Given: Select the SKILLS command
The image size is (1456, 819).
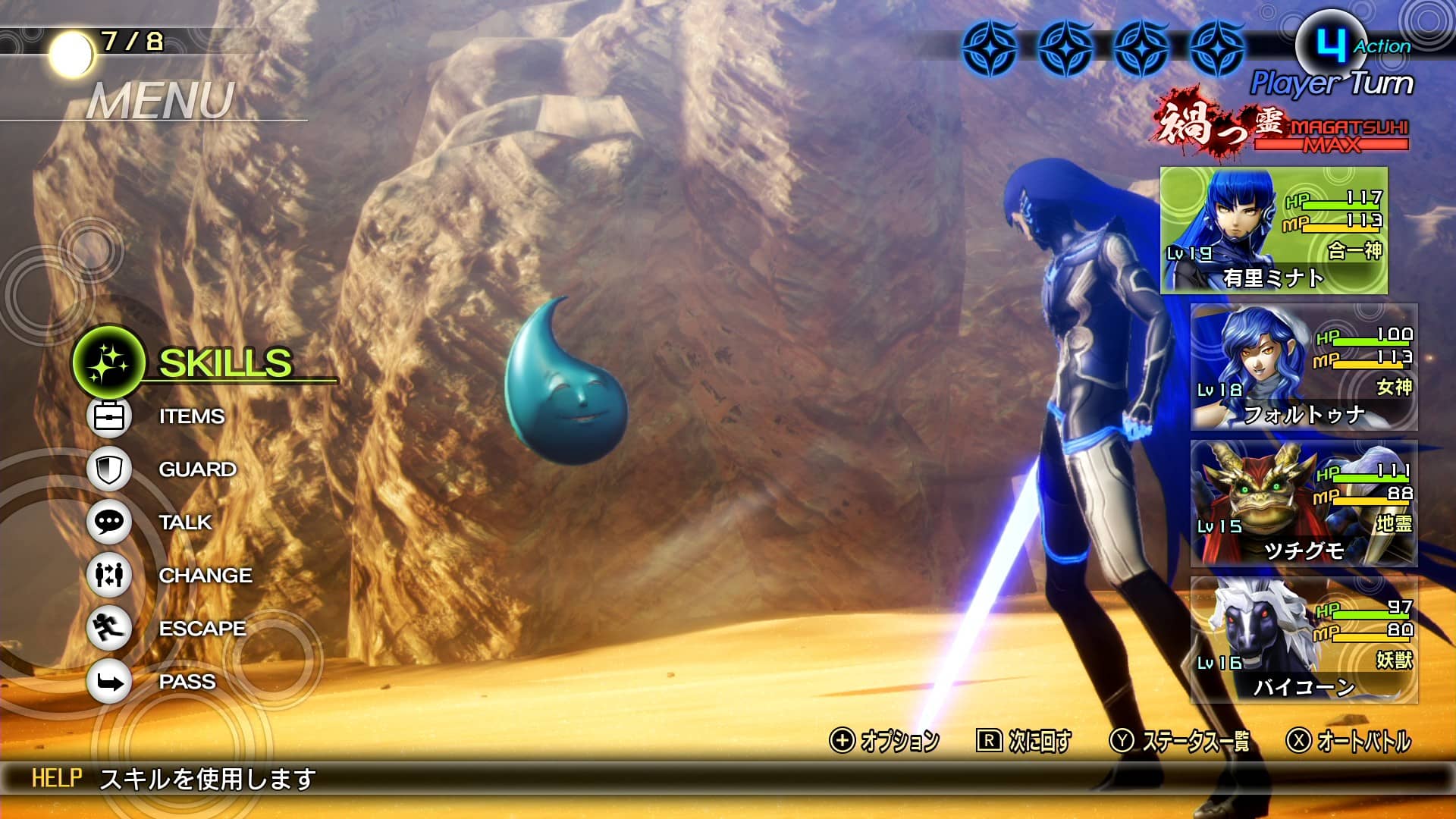Looking at the screenshot, I should point(224,363).
